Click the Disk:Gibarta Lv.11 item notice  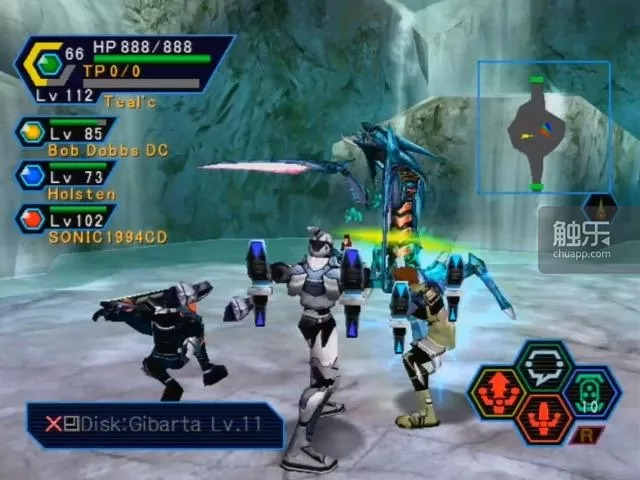[154, 424]
